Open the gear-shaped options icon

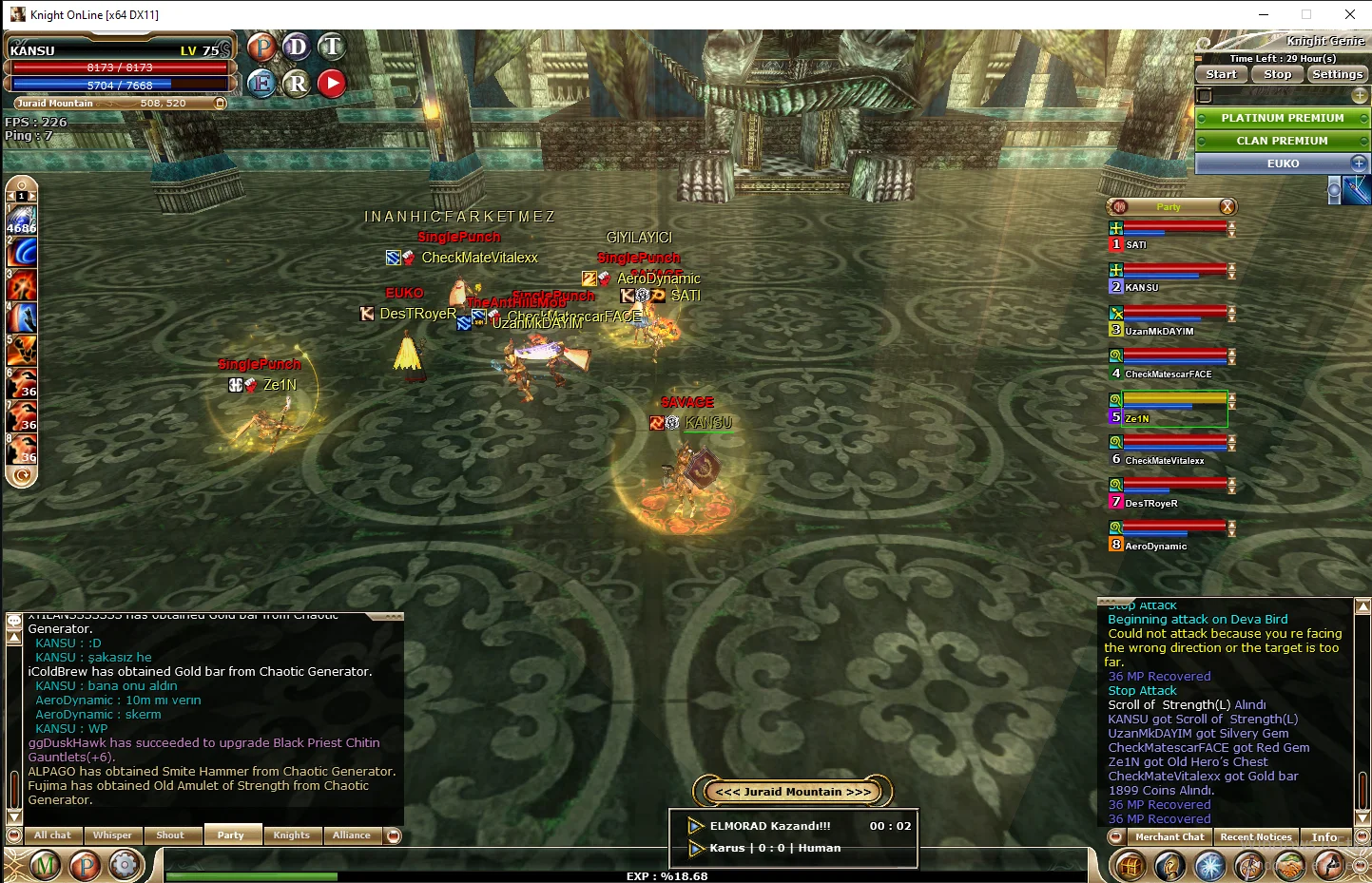click(124, 865)
